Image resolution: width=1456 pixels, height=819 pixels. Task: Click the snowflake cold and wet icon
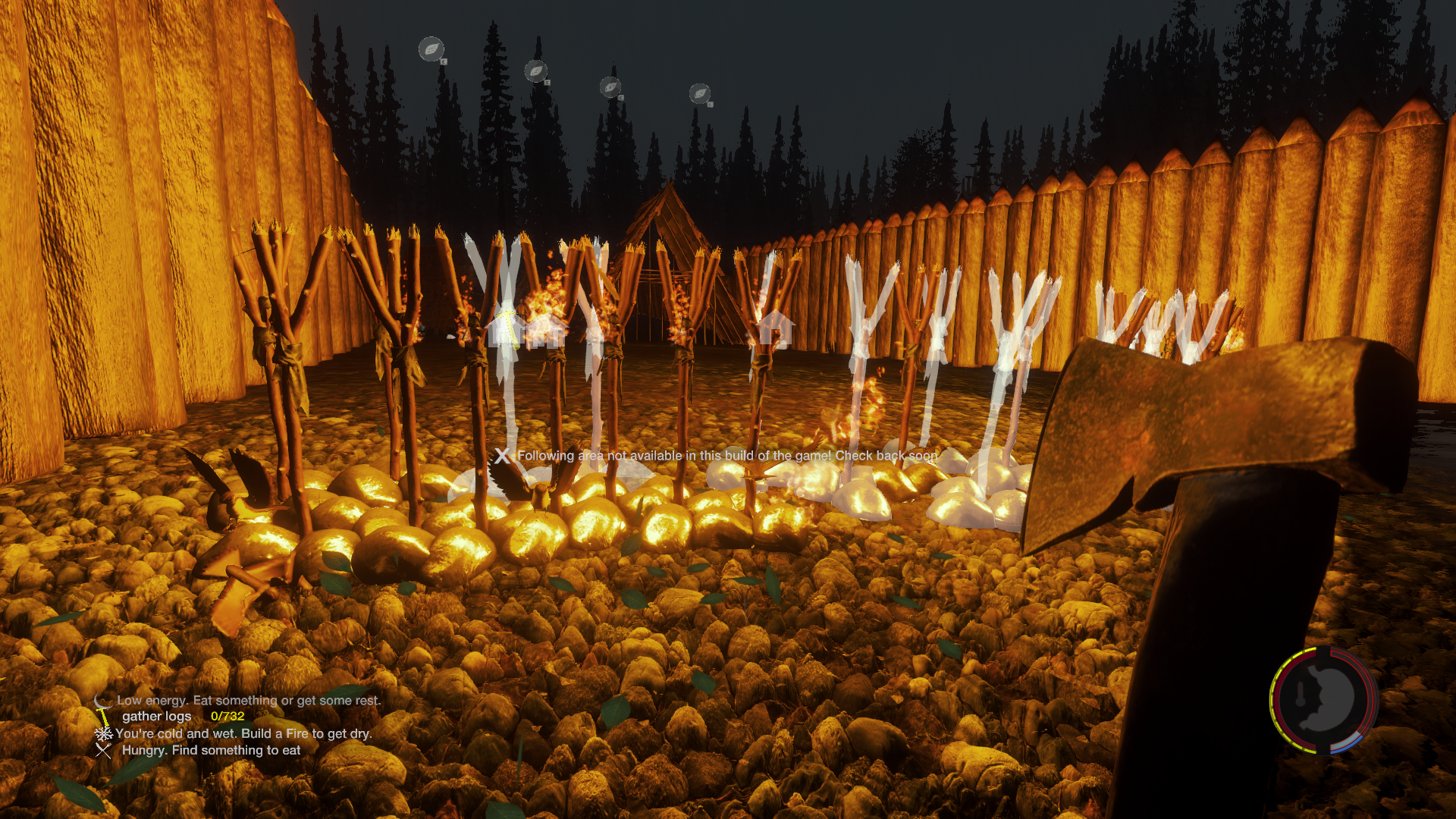[x=103, y=734]
